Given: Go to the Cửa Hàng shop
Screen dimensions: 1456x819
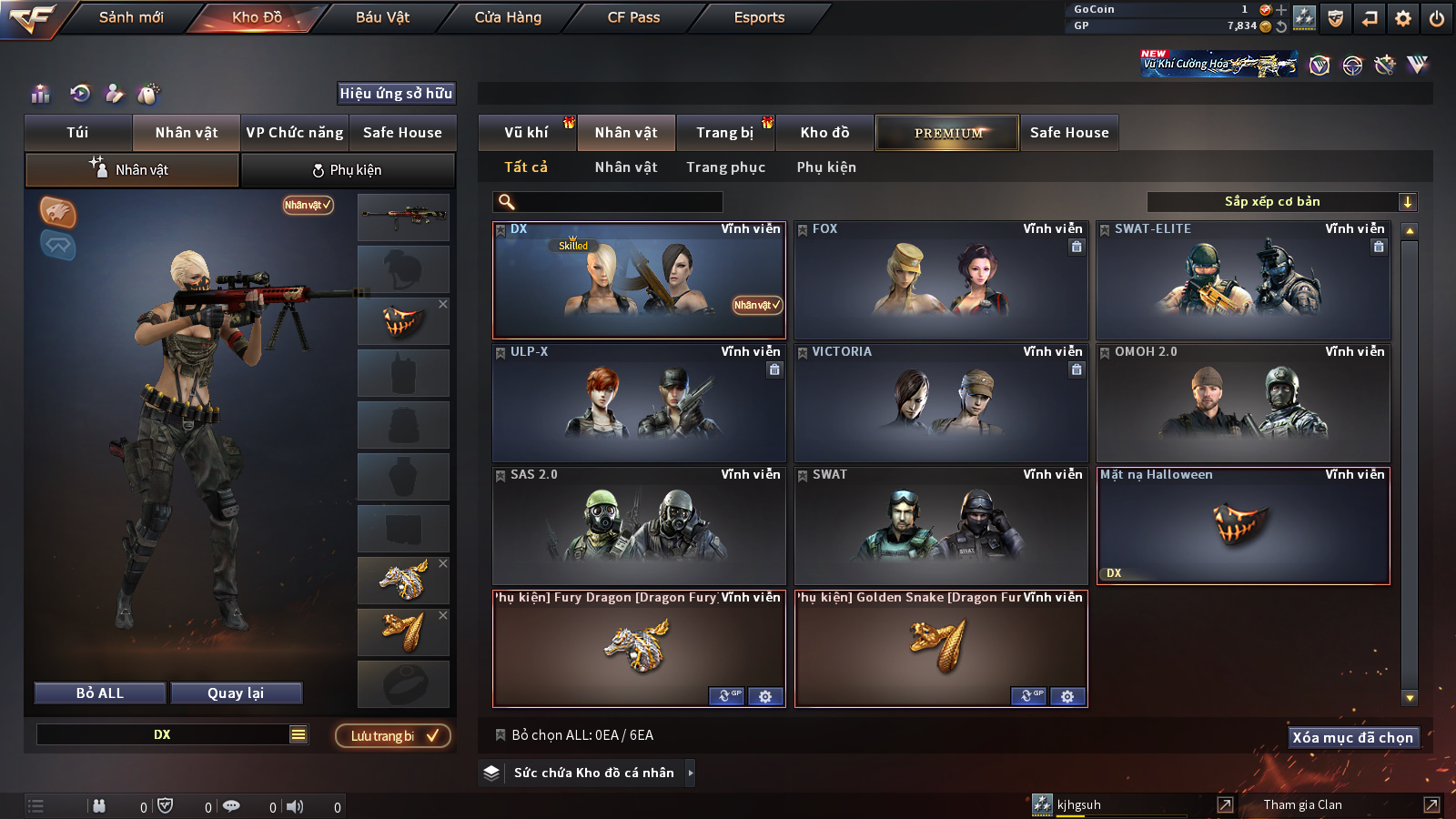Looking at the screenshot, I should coord(508,17).
